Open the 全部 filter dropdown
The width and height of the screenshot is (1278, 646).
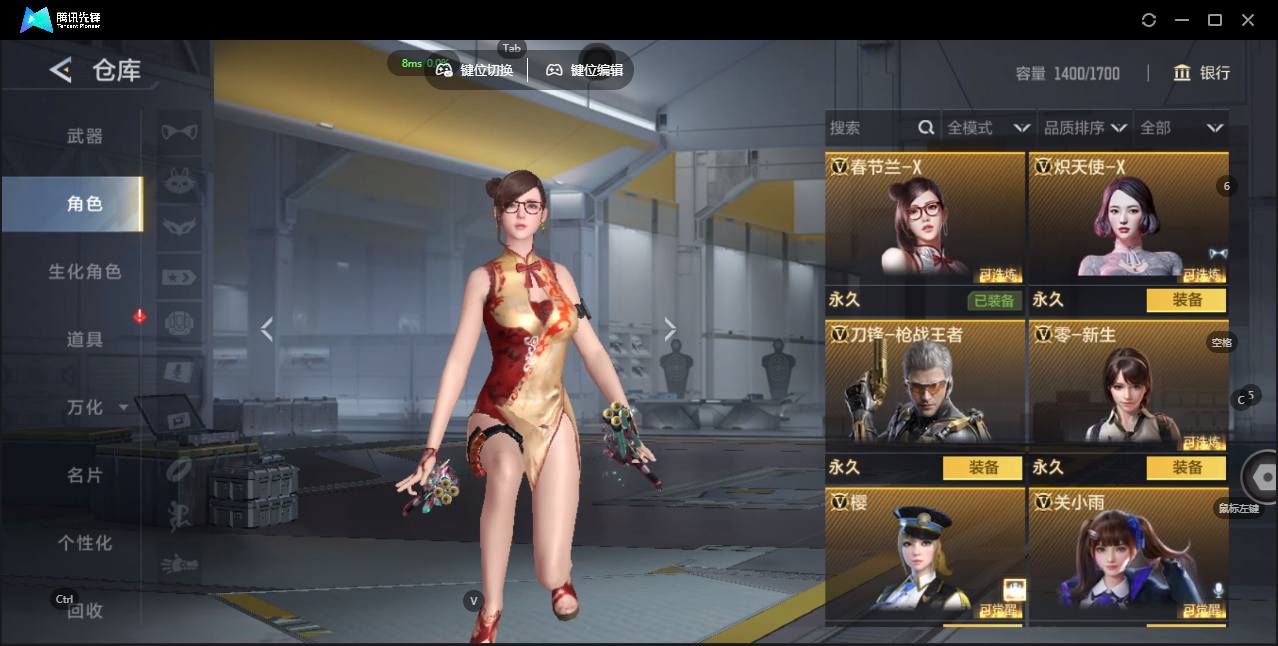tap(1181, 128)
